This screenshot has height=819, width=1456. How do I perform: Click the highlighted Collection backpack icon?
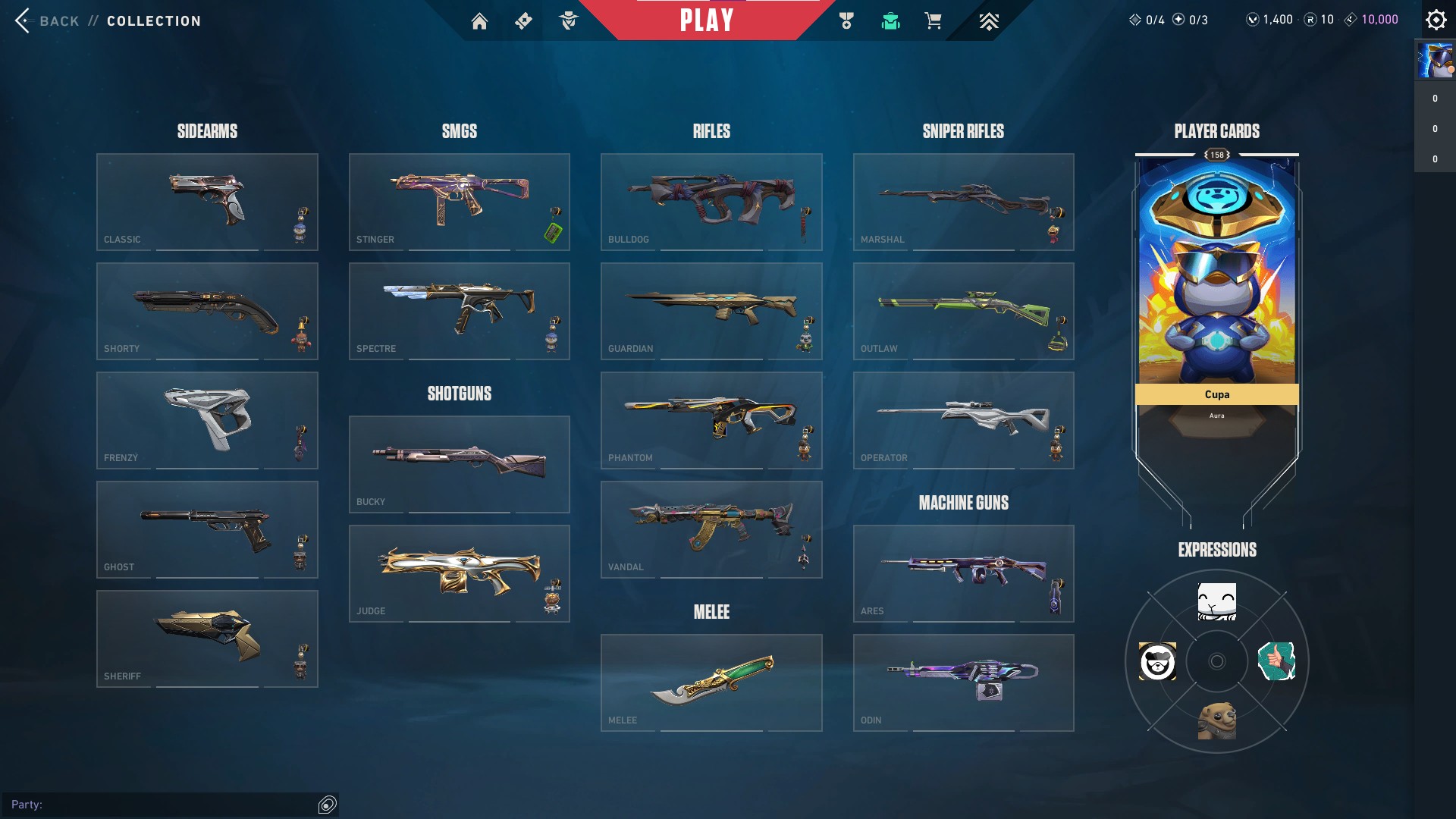(890, 21)
